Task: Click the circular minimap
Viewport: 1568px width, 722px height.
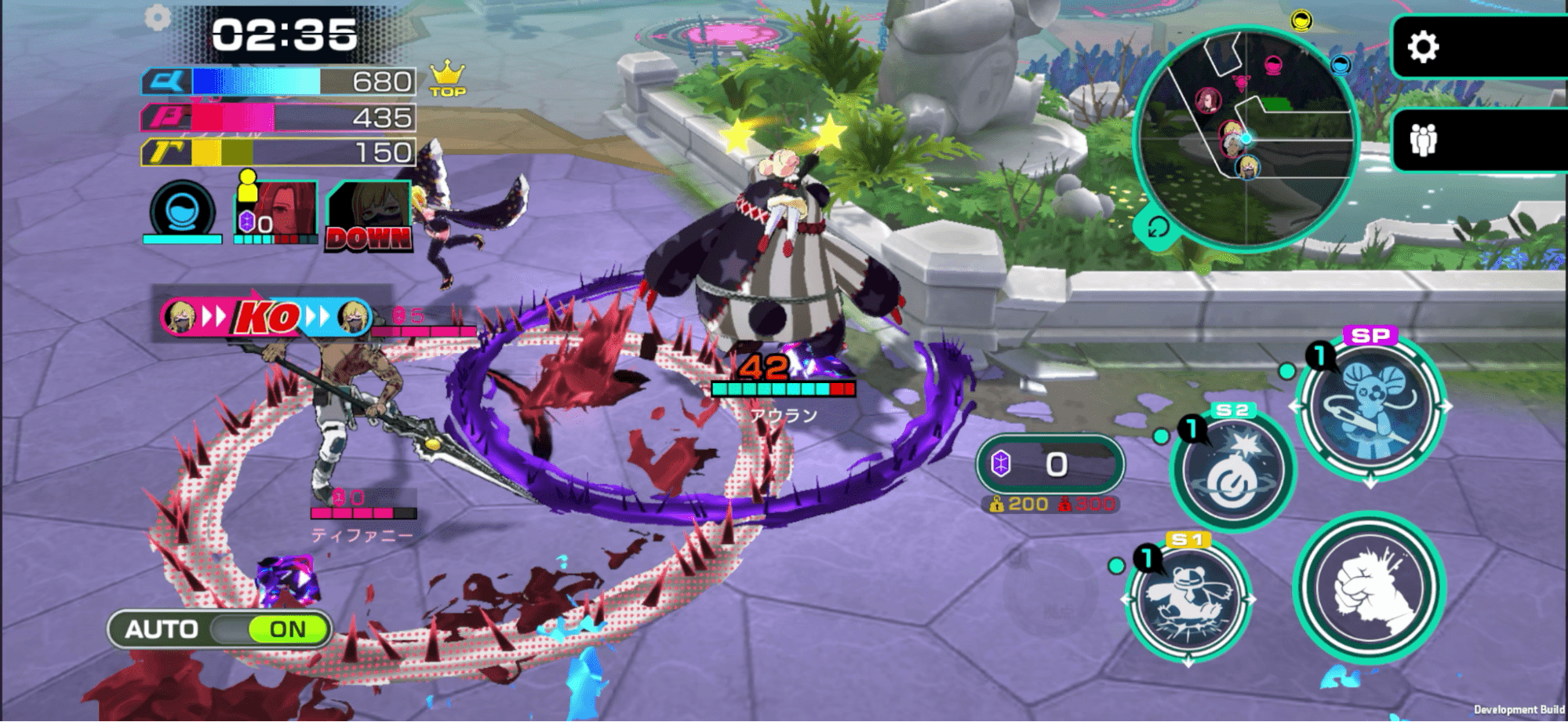Action: coord(1246,138)
